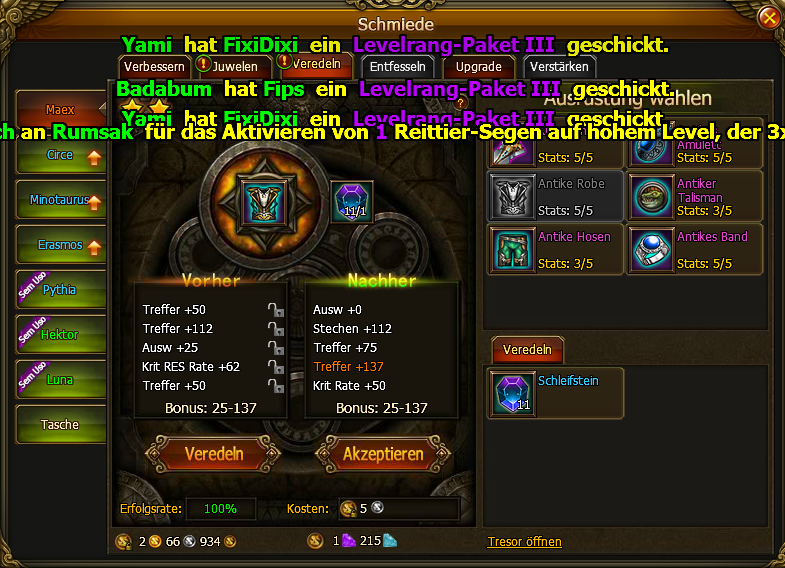785x568 pixels.
Task: Select the hero Maex
Action: pos(60,110)
